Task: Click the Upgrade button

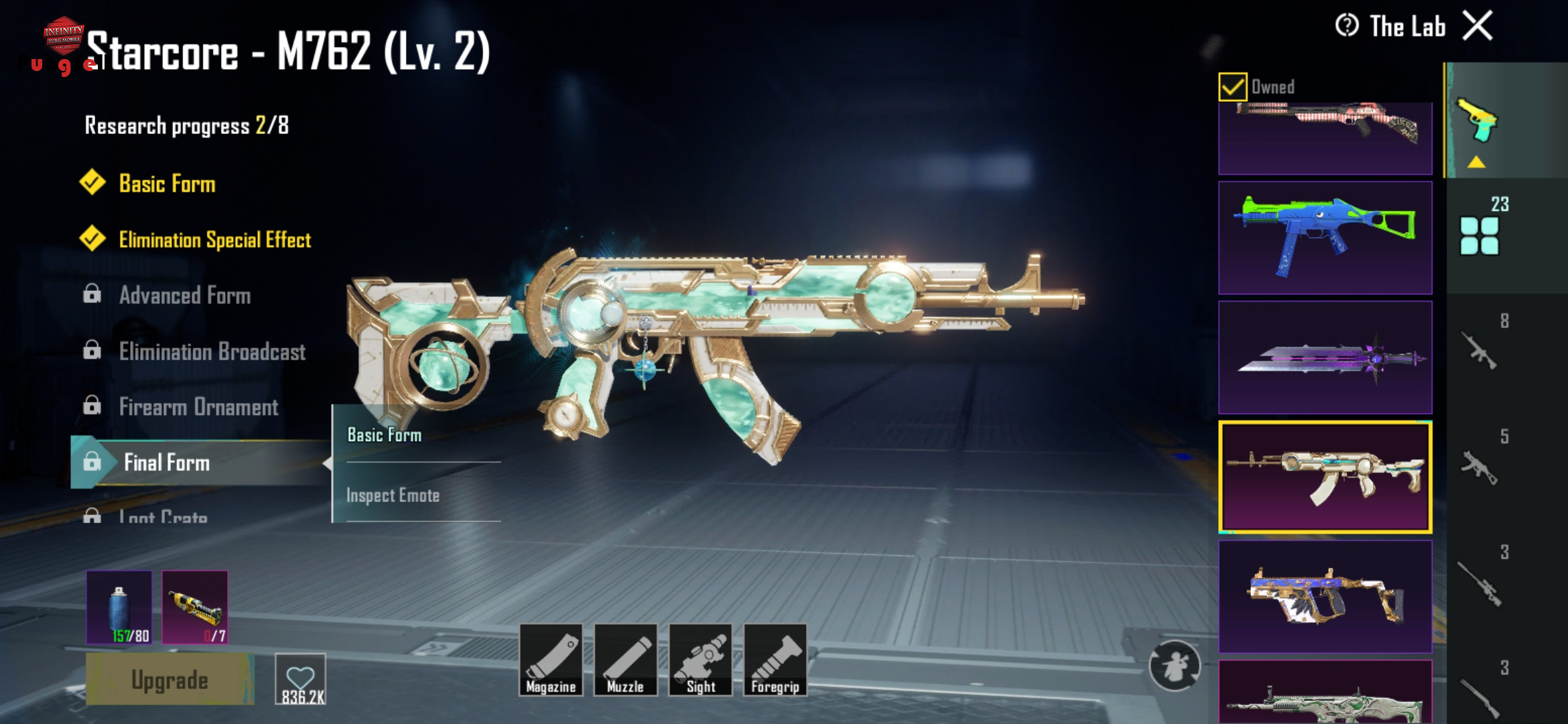Action: pos(170,680)
